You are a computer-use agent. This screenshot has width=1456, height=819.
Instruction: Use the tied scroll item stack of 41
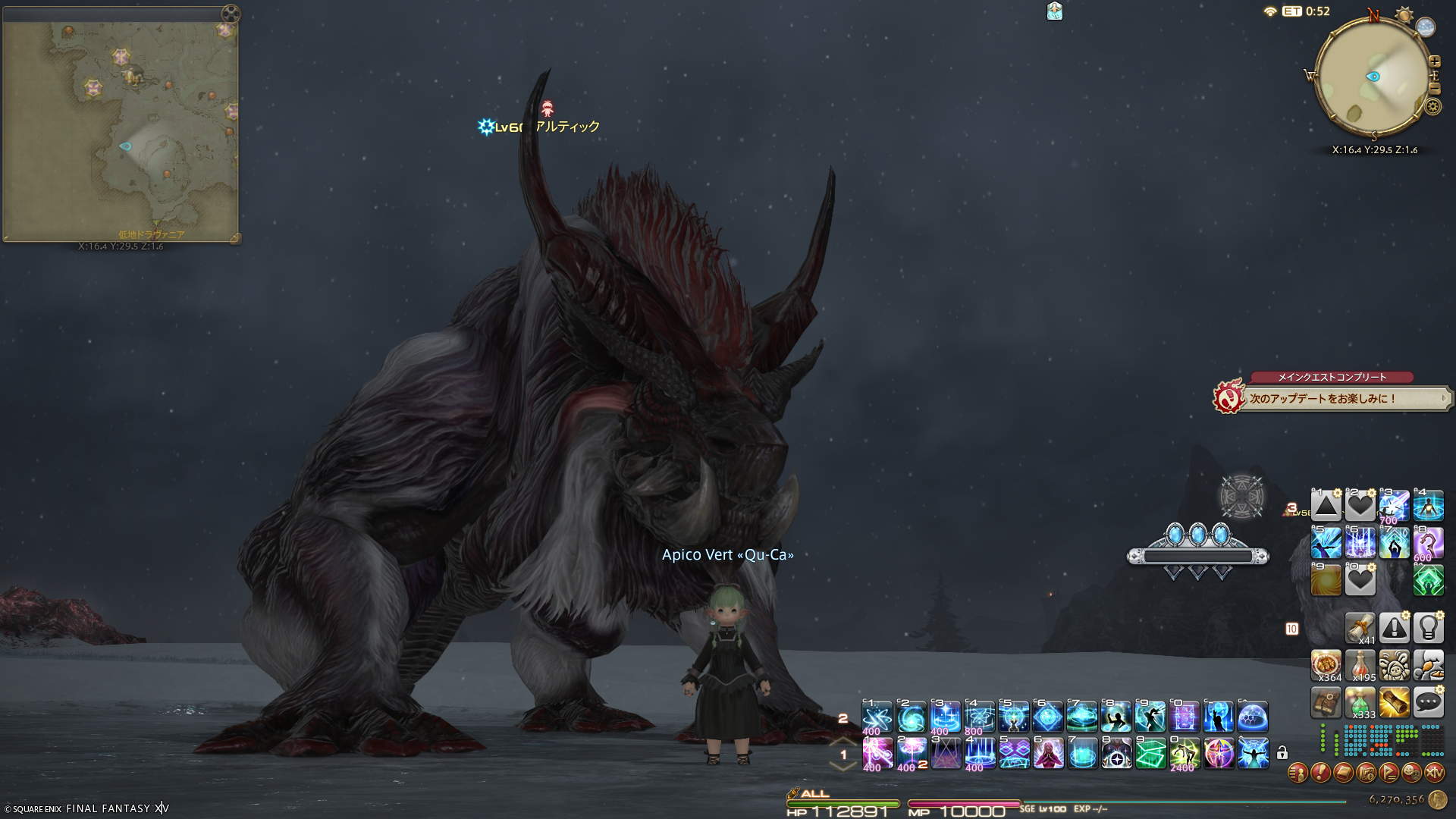[1360, 627]
